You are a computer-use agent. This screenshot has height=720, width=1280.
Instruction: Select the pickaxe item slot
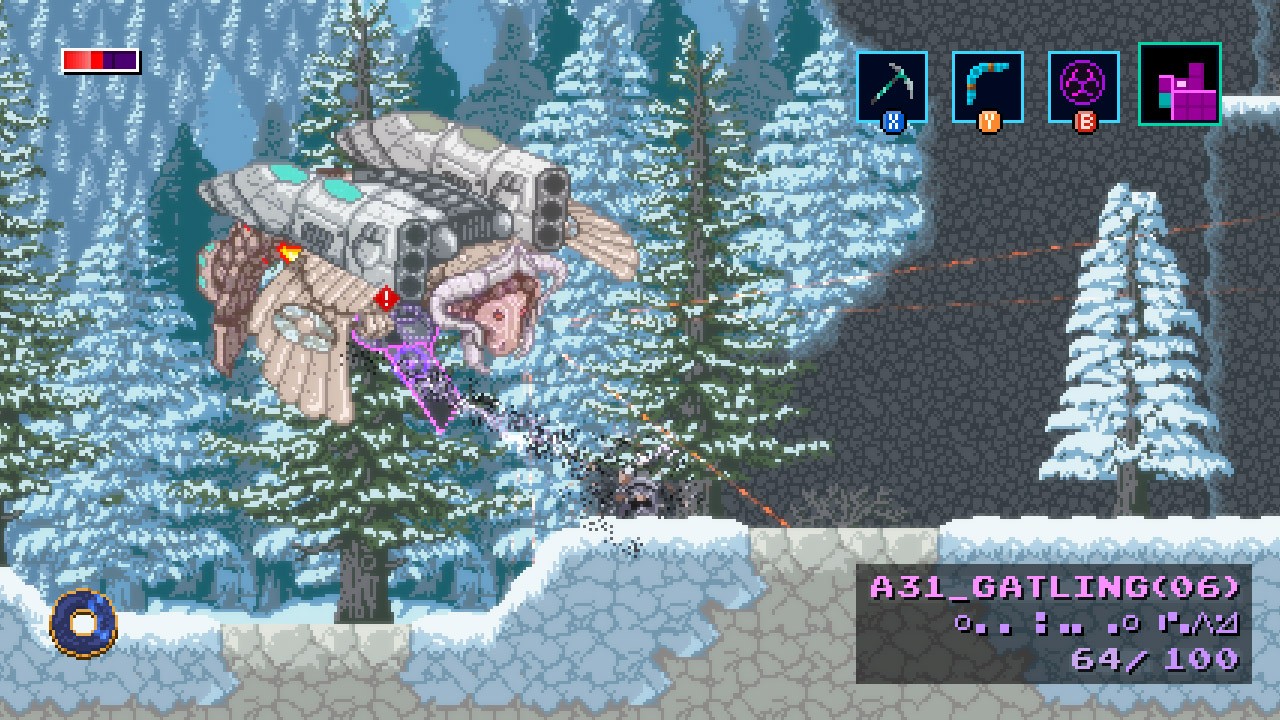893,88
